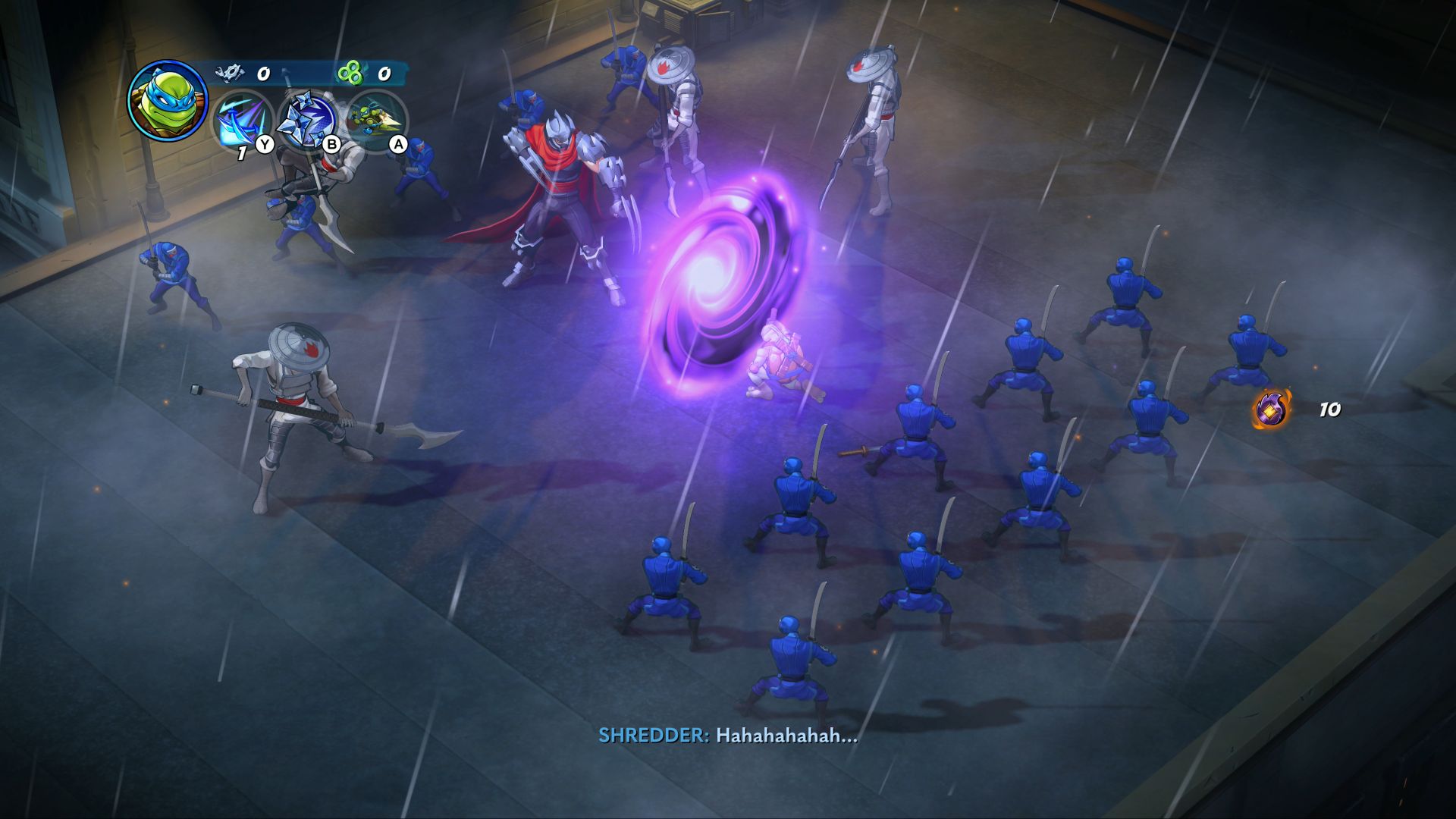Trigger the turtle dash ability icon
Image resolution: width=1456 pixels, height=819 pixels.
click(376, 120)
